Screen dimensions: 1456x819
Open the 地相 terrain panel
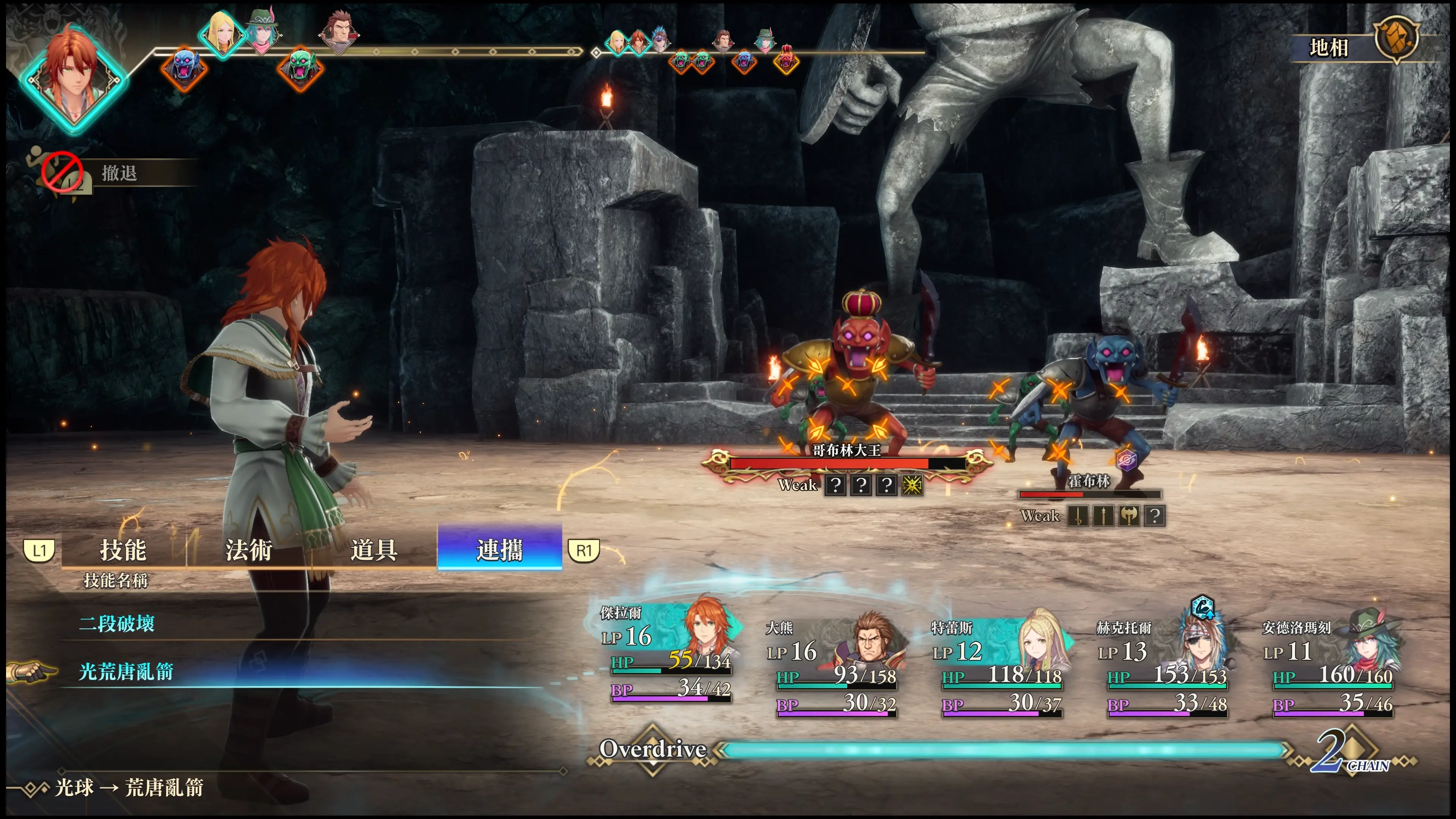click(x=1329, y=47)
